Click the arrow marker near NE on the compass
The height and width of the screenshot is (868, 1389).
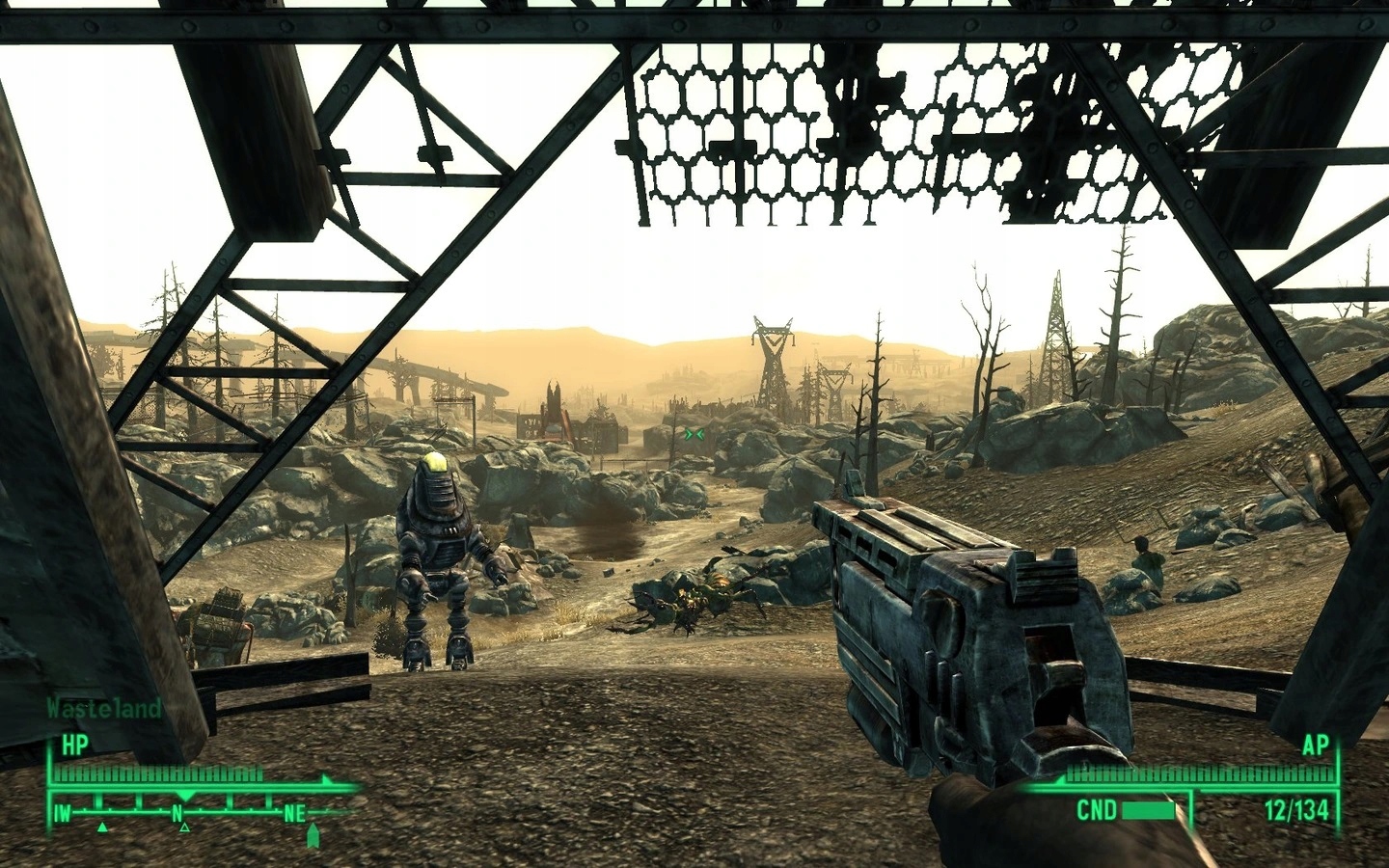(x=313, y=835)
